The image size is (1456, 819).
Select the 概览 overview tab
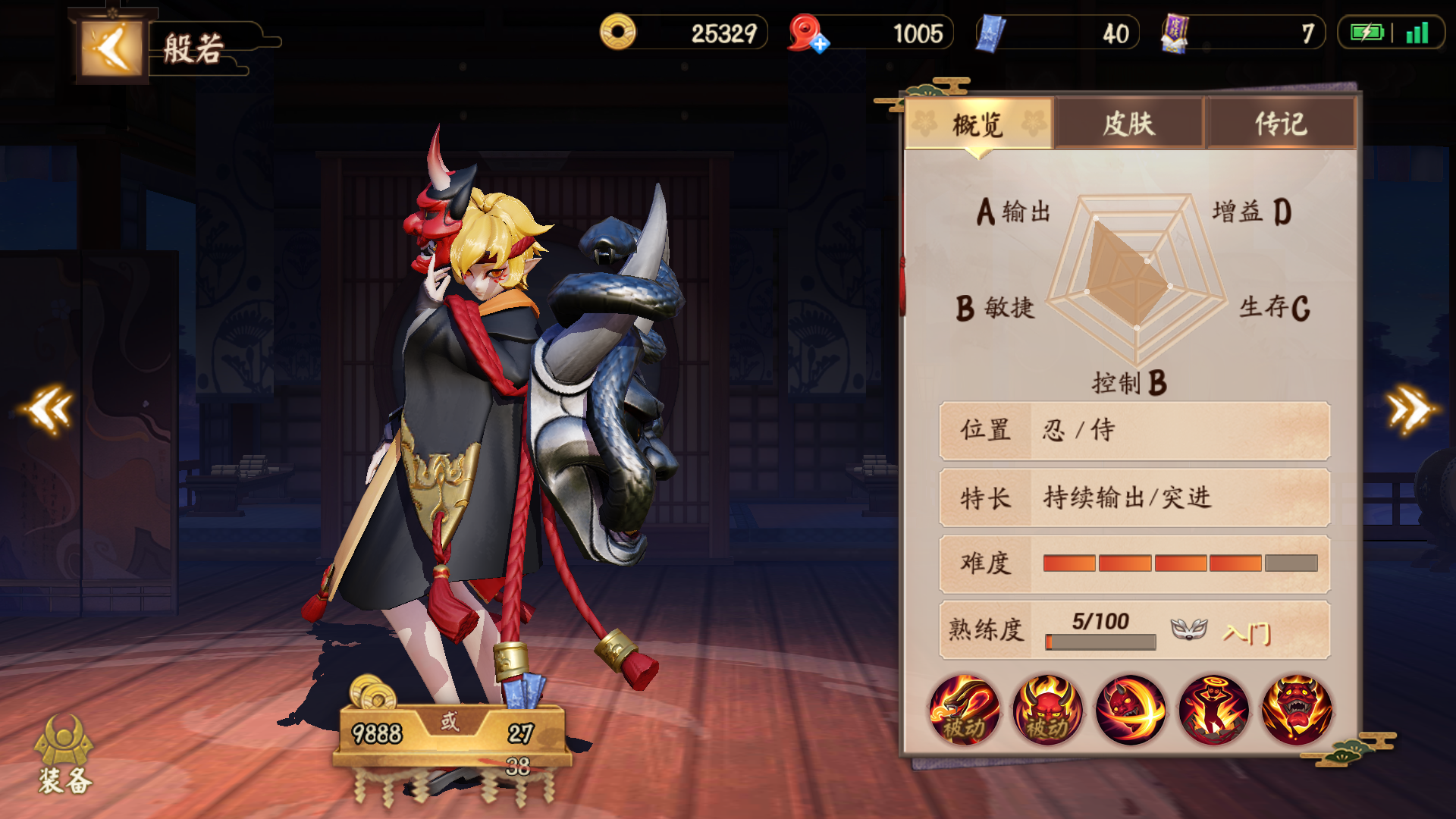(x=978, y=124)
